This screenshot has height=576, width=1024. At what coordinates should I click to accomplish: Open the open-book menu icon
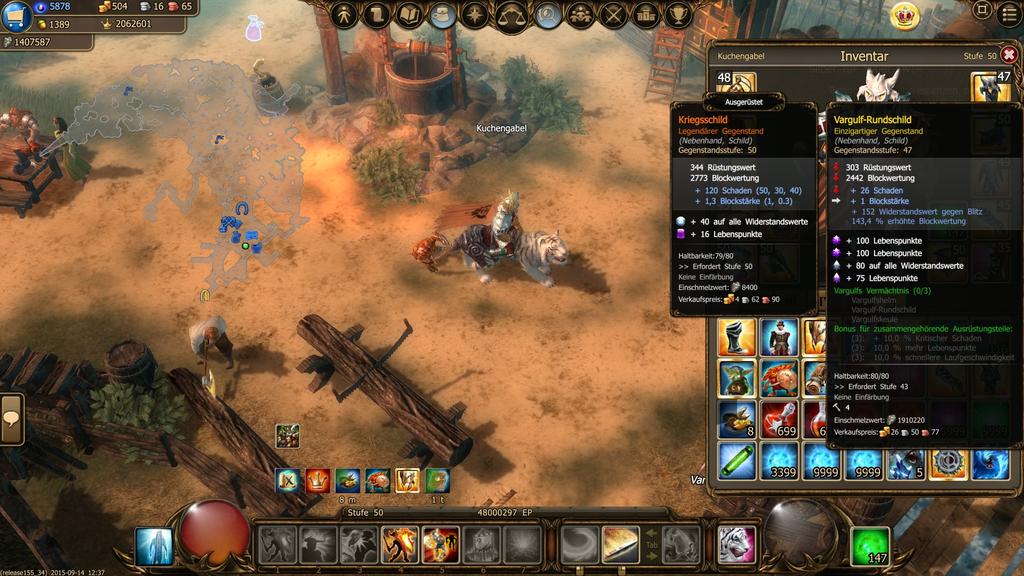tap(410, 15)
